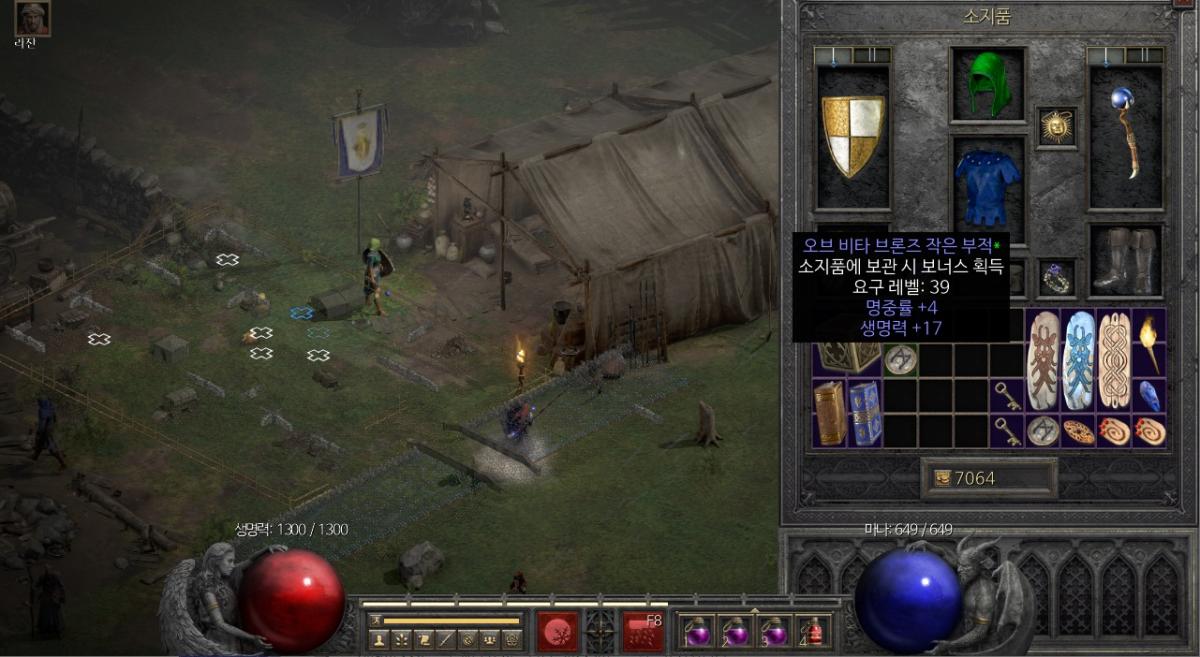Click the blue tome in inventory

point(864,413)
